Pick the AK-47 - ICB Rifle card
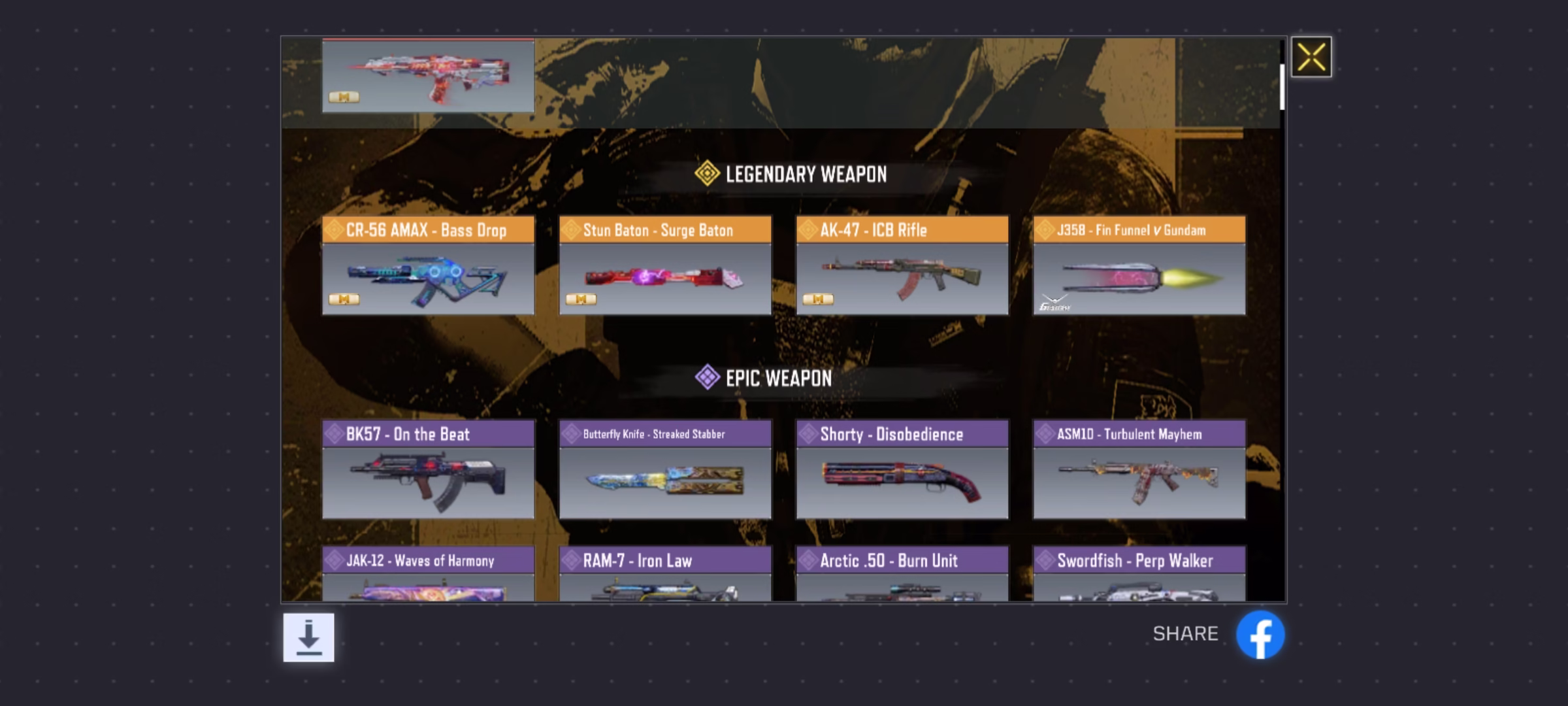The width and height of the screenshot is (1568, 706). point(902,266)
